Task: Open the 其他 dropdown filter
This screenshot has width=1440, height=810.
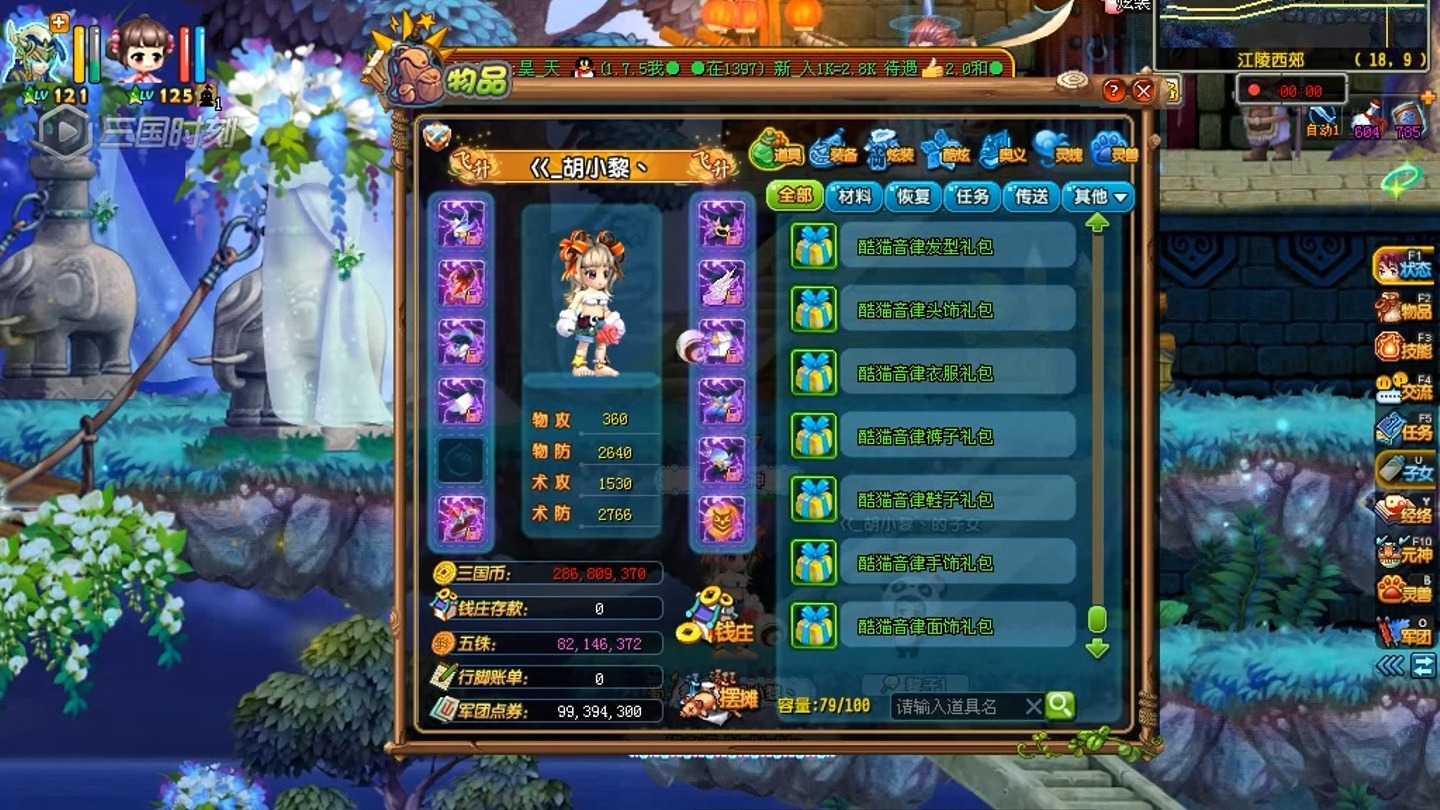Action: (1099, 196)
